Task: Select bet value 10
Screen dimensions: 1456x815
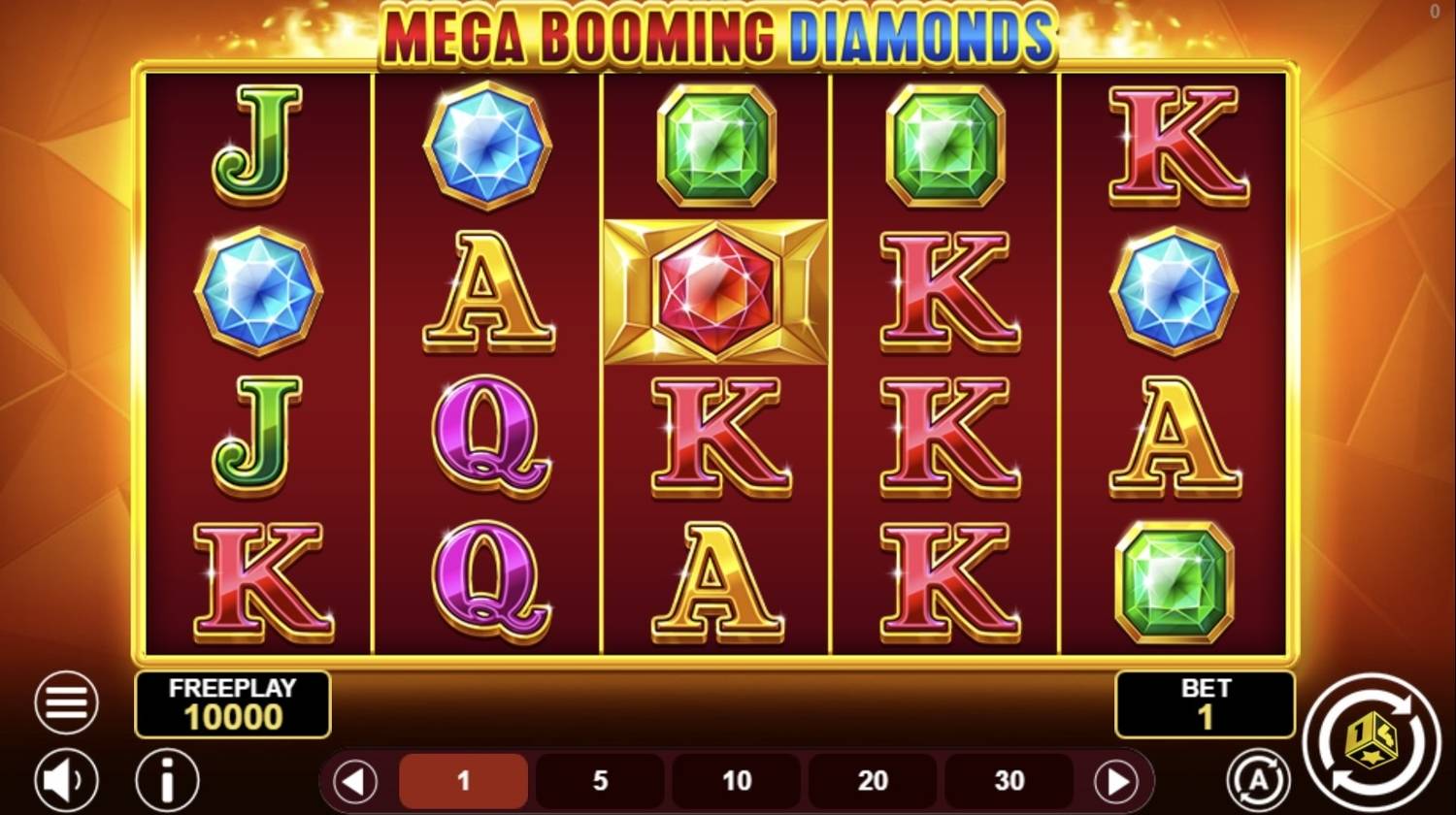Action: (x=737, y=780)
